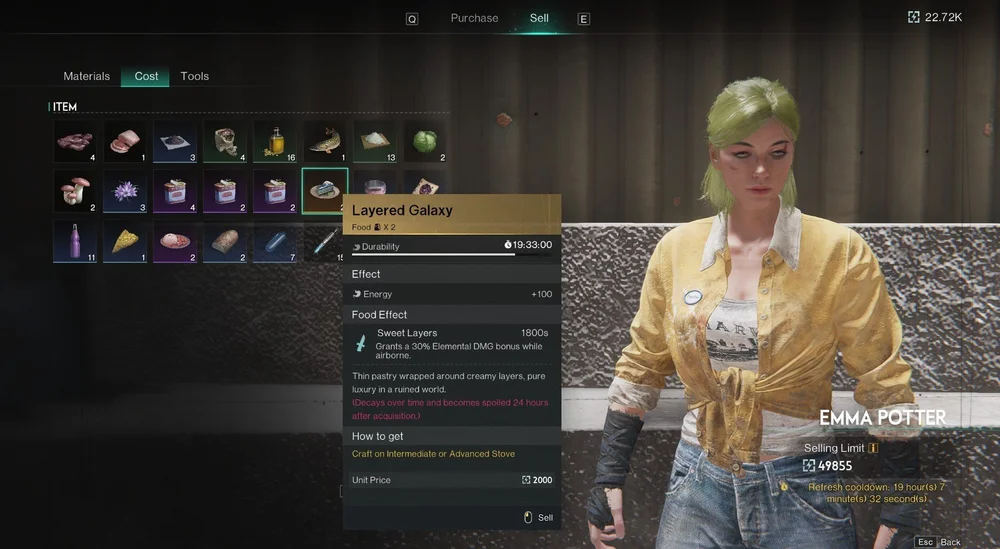Click the Selling Limit info icon
1000x549 pixels.
tap(873, 448)
